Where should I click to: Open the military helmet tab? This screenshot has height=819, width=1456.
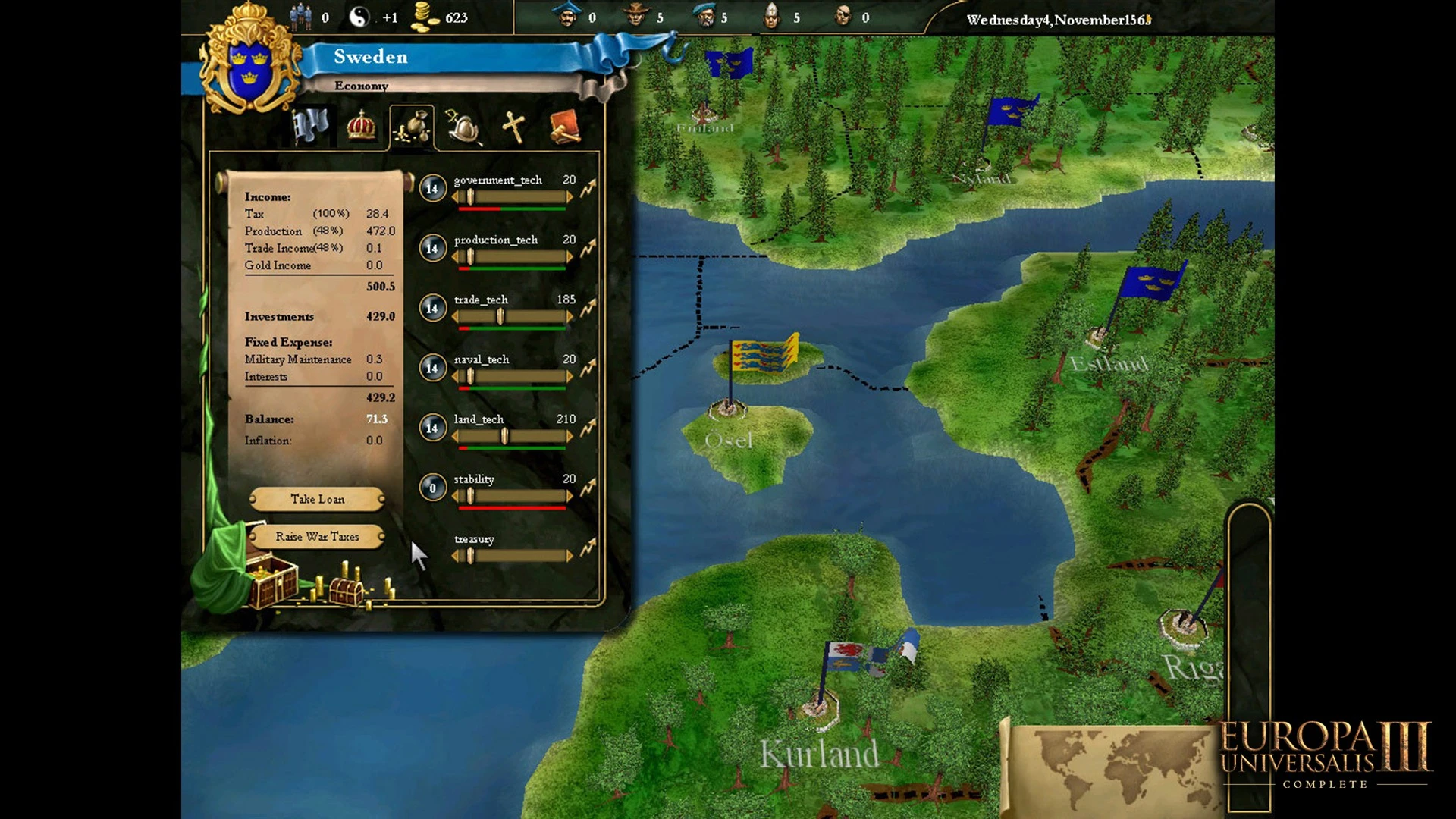[x=463, y=127]
